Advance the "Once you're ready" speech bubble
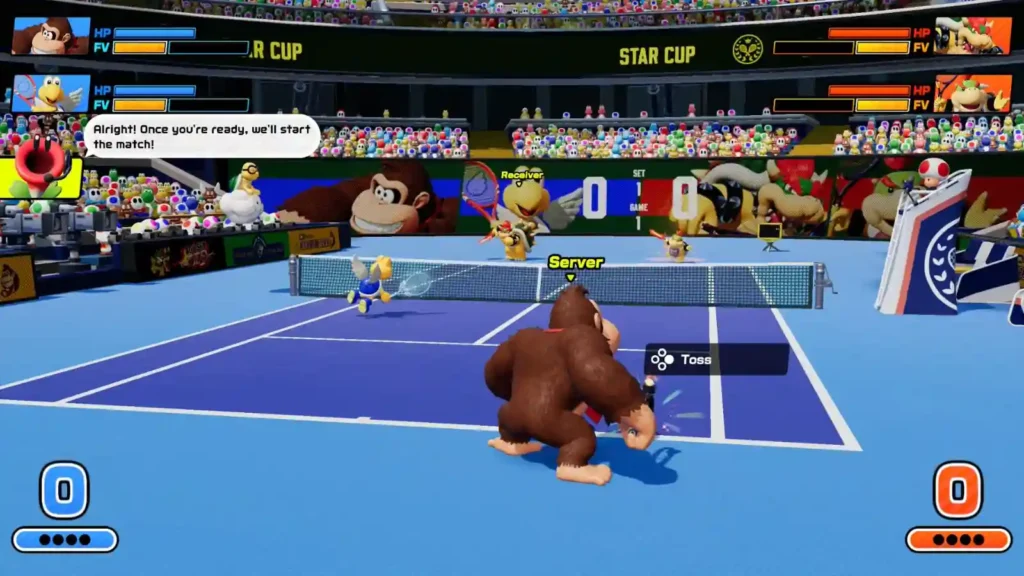Image resolution: width=1024 pixels, height=576 pixels. (x=202, y=136)
